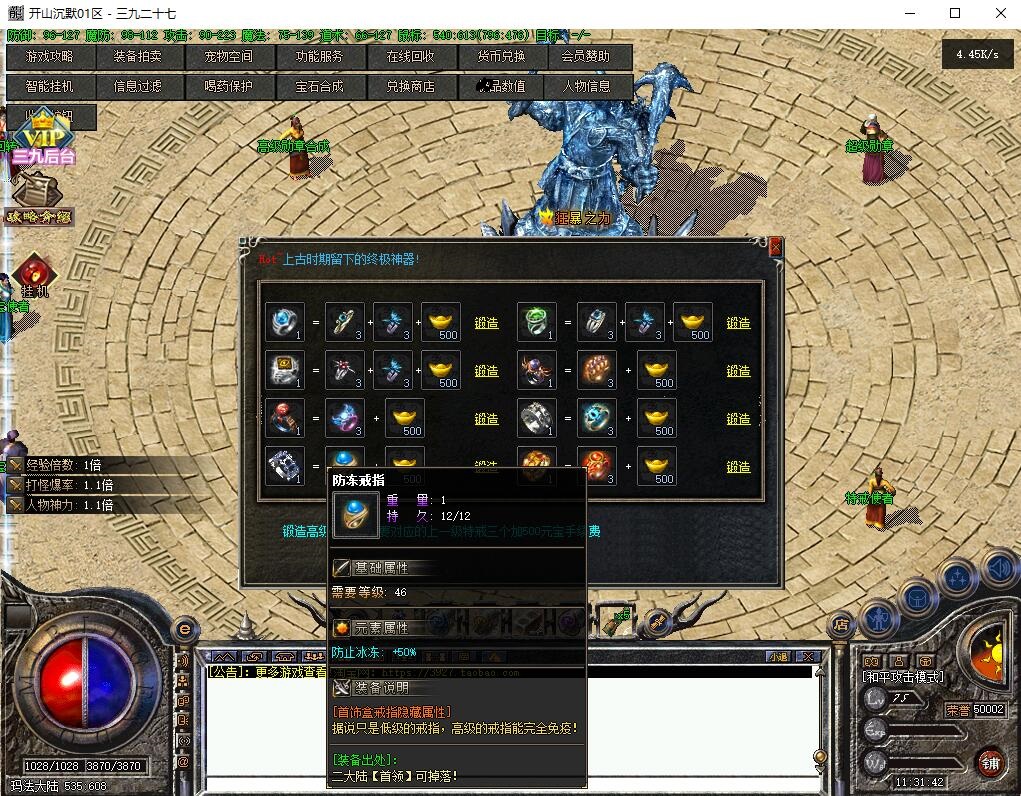Close the ring forging window

click(x=775, y=246)
